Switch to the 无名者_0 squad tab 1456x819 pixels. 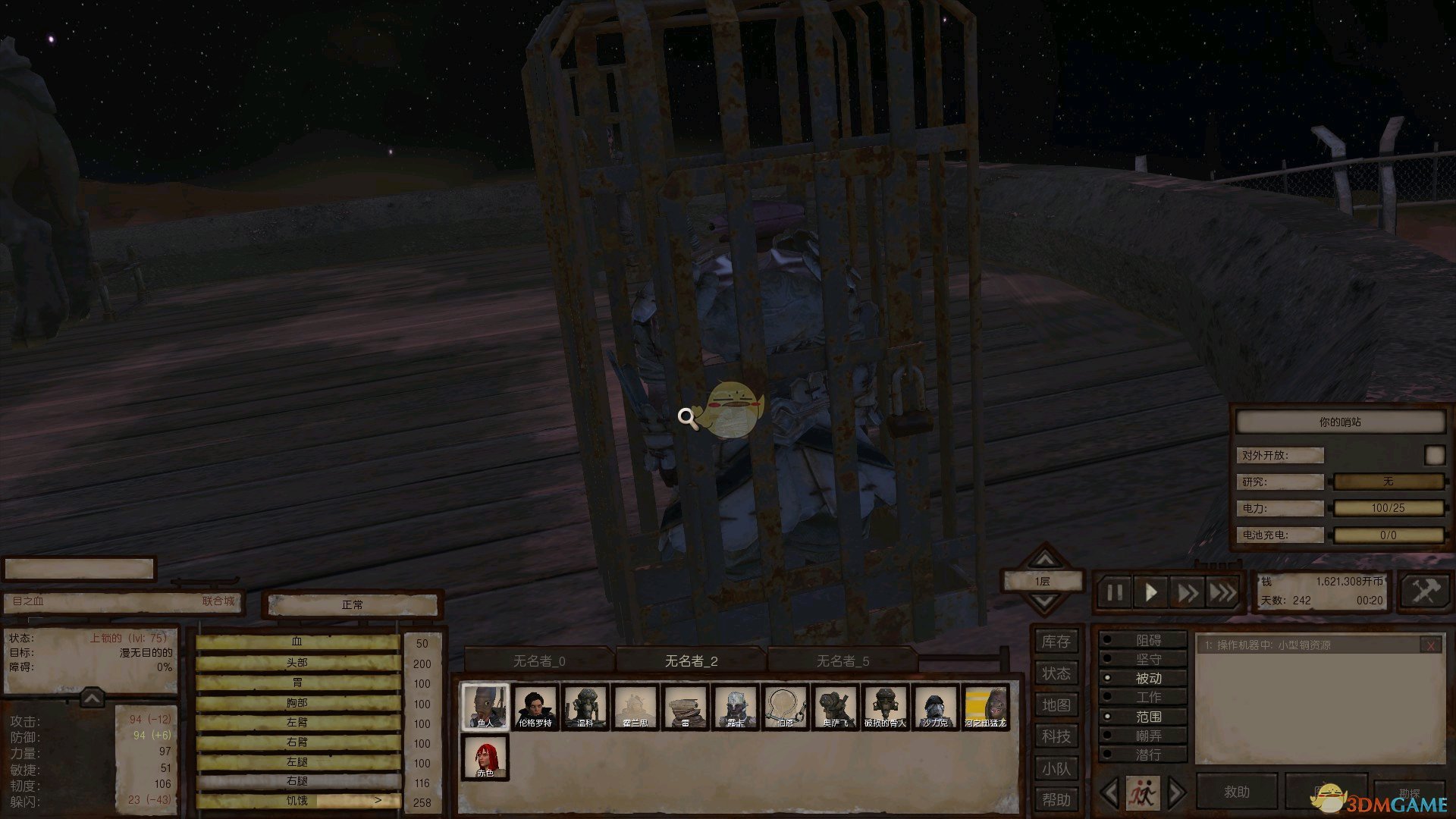pyautogui.click(x=539, y=661)
